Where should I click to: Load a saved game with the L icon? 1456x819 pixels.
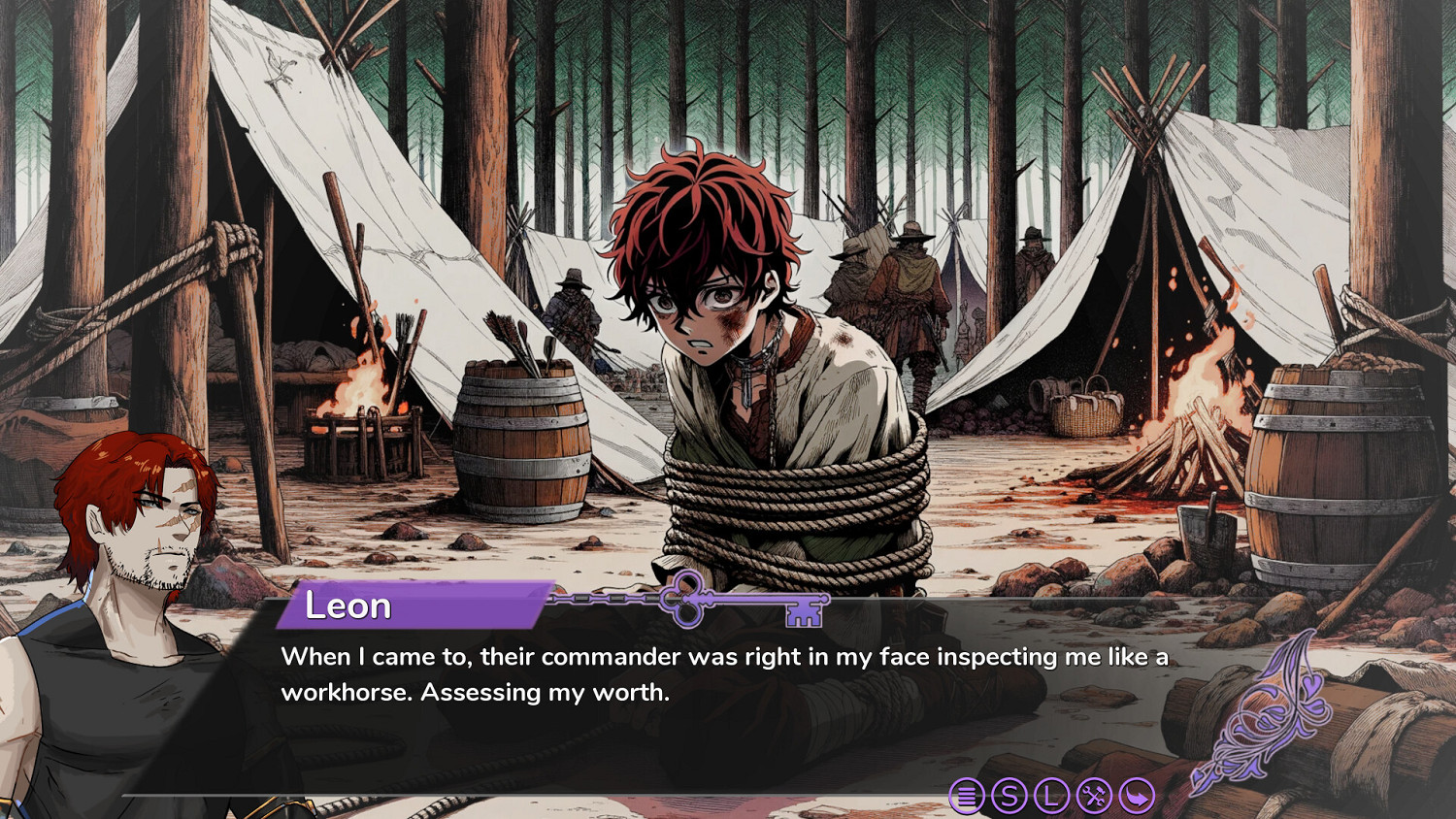(1052, 795)
